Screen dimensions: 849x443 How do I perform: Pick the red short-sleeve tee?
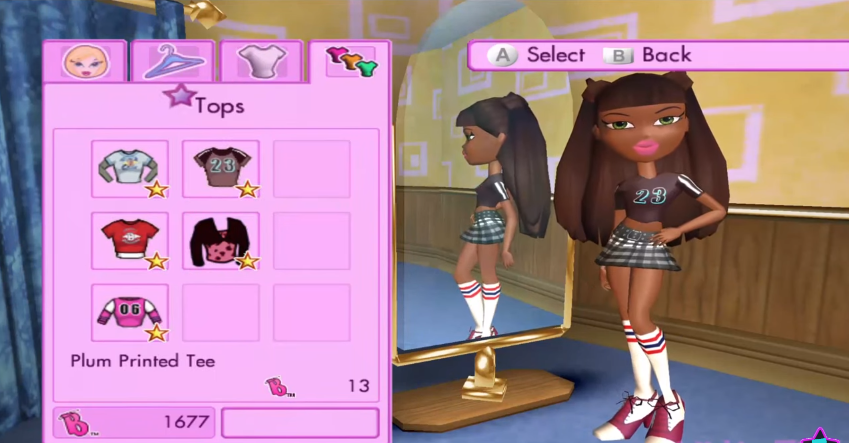[129, 241]
